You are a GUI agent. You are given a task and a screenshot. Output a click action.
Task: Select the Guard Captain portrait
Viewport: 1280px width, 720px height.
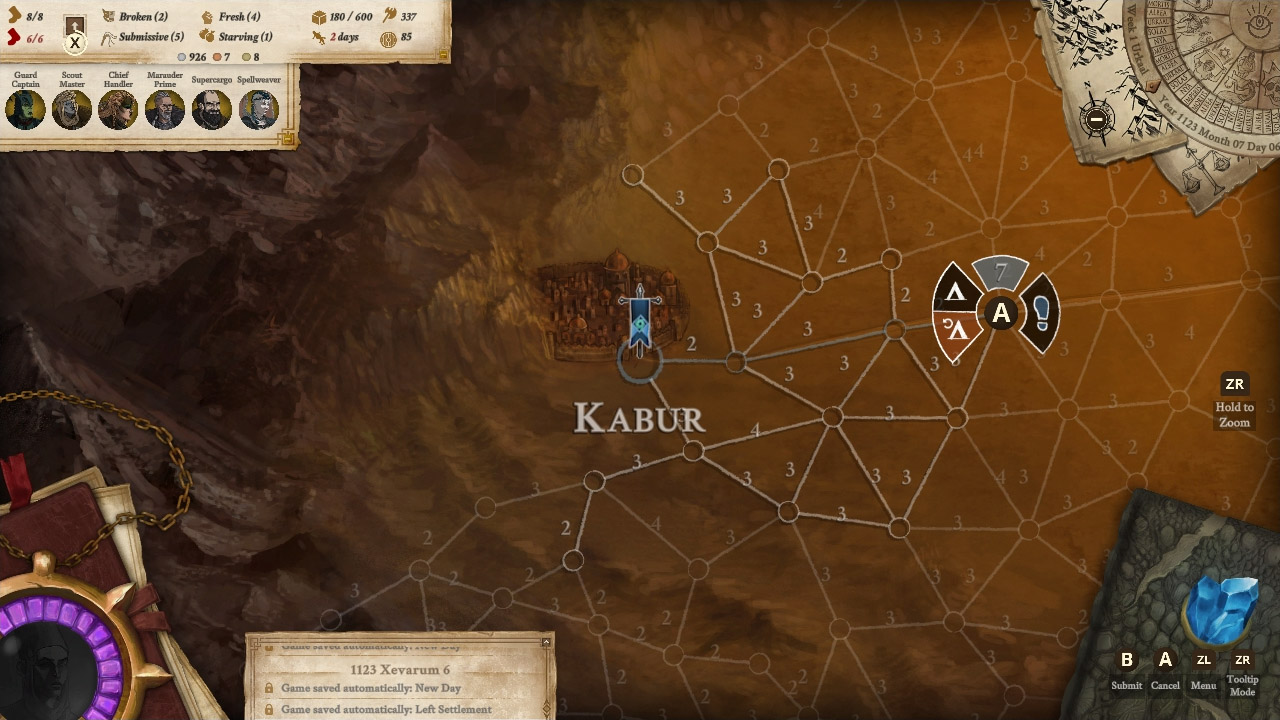coord(24,107)
